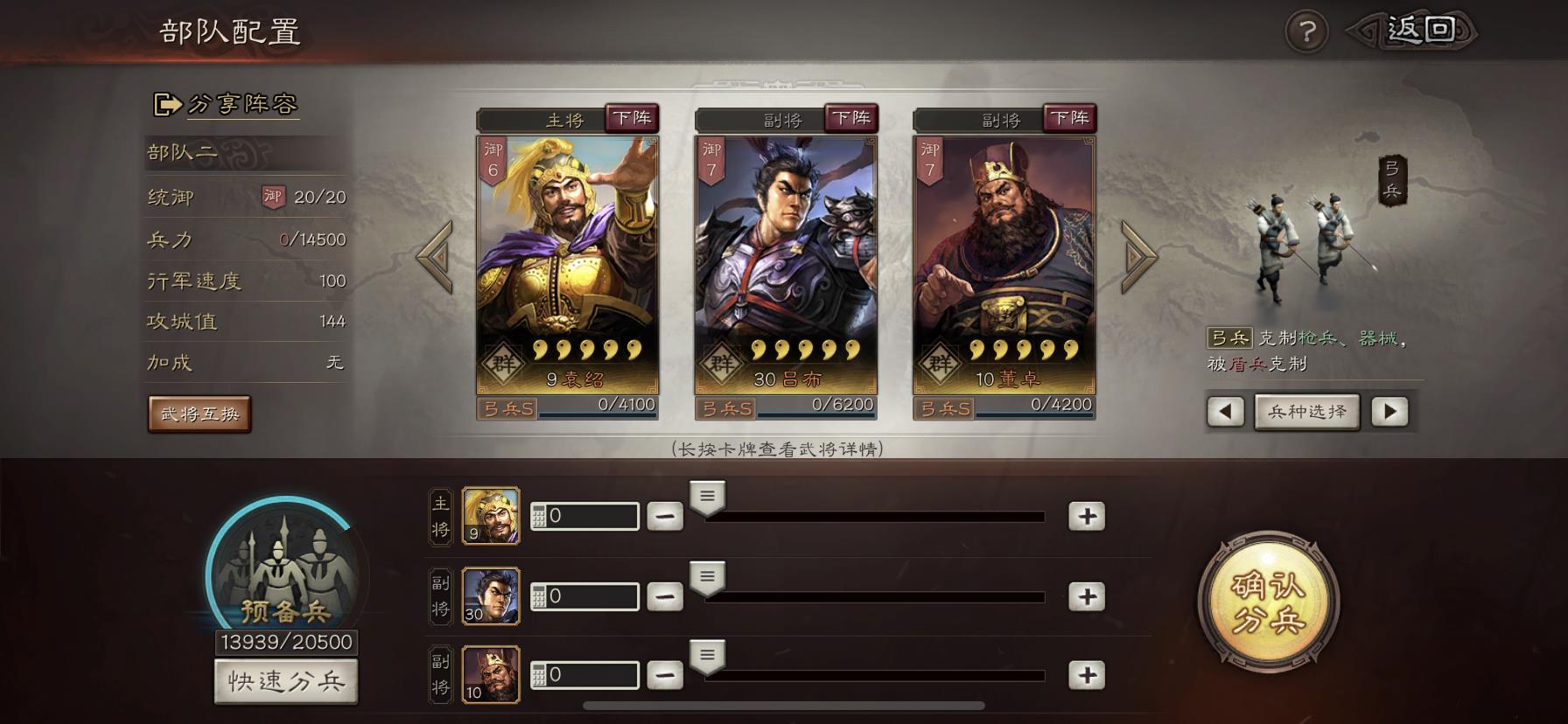The height and width of the screenshot is (724, 1568).
Task: Decrease 吕布's troops with the minus button
Action: (667, 595)
